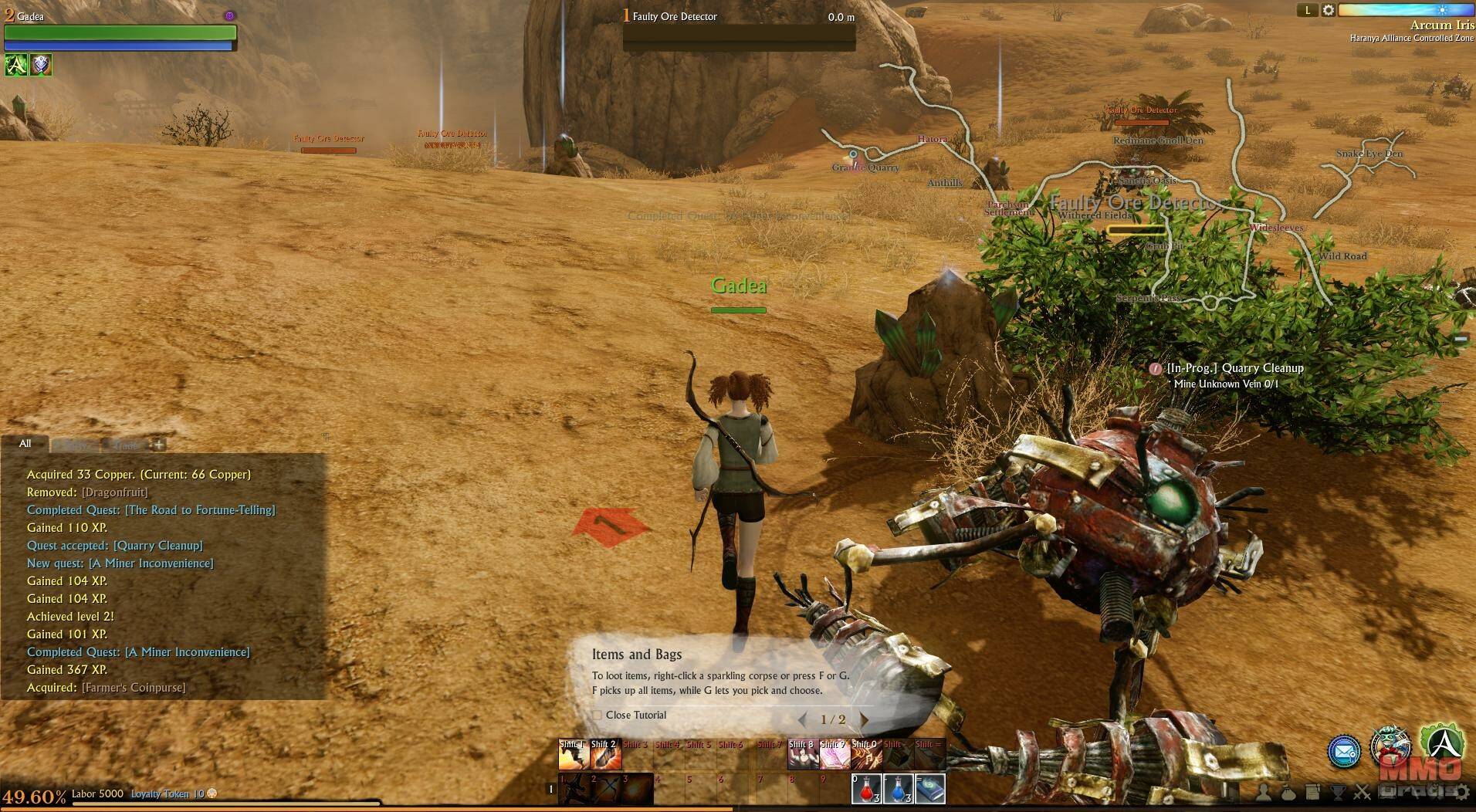Viewport: 1476px width, 812px height.
Task: Activate the blue book item slot
Action: [x=930, y=789]
